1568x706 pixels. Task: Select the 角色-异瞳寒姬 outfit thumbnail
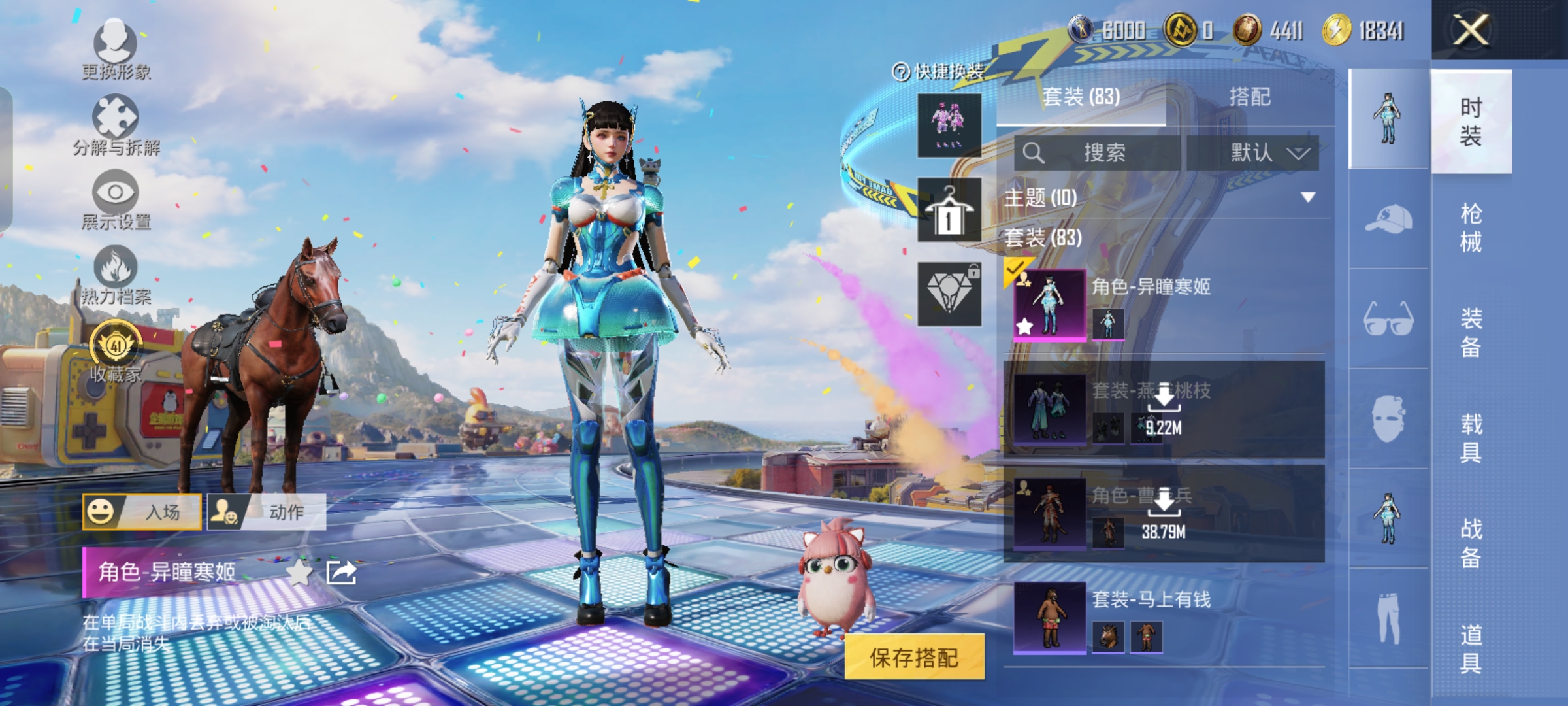(1049, 305)
